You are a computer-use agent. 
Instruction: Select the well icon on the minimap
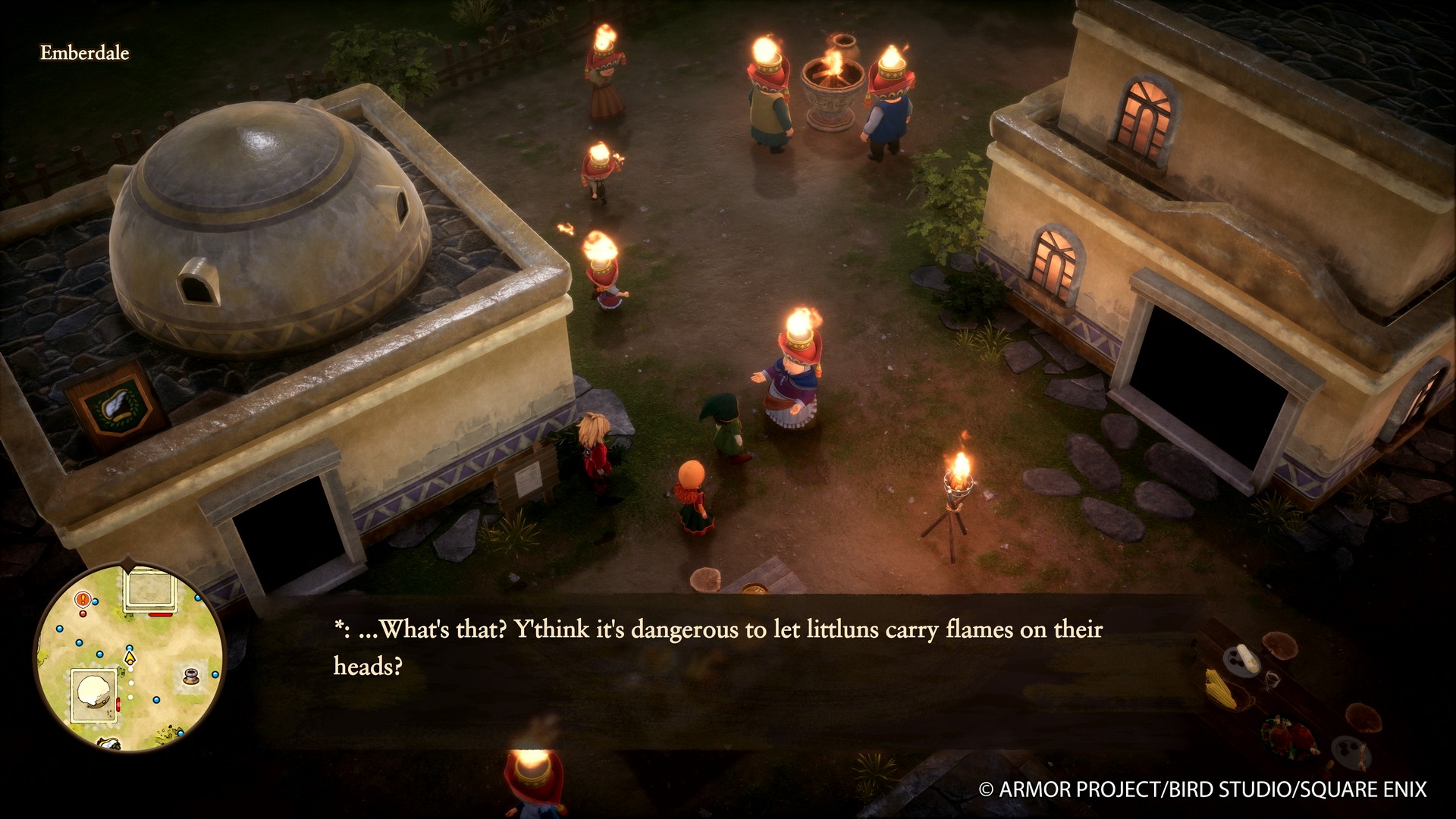[191, 676]
